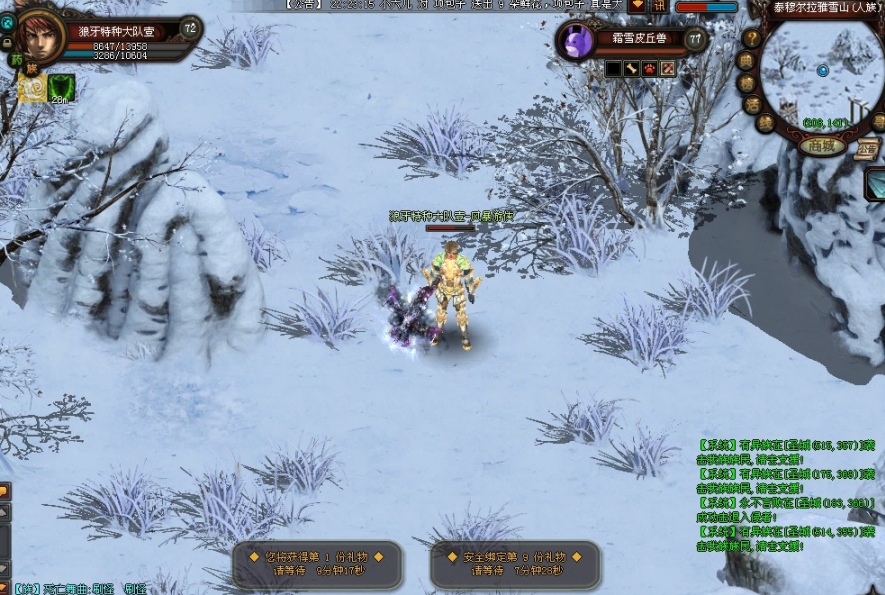Viewport: 885px width, 595px height.
Task: Click the green shield buff icon
Action: pyautogui.click(x=60, y=88)
